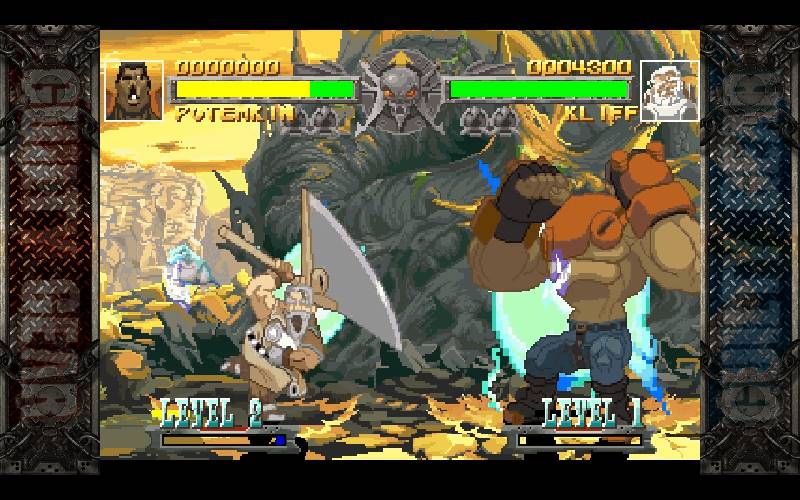Select Kliff's white-bearded portrait
The image size is (800, 500).
pyautogui.click(x=669, y=91)
